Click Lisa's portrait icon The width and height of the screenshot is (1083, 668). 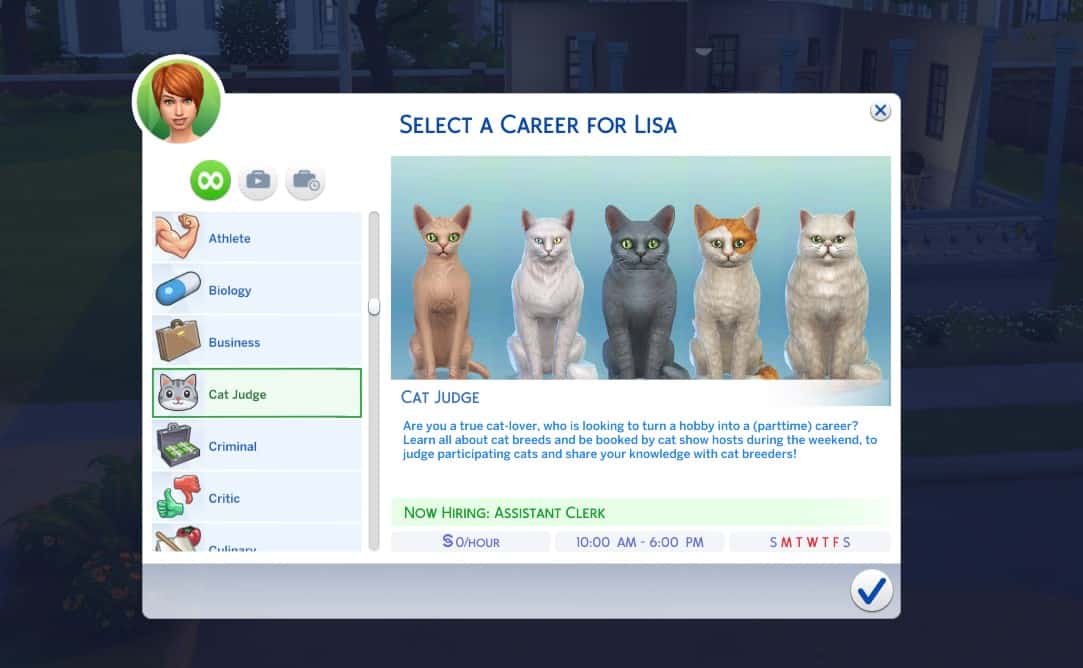pyautogui.click(x=178, y=101)
